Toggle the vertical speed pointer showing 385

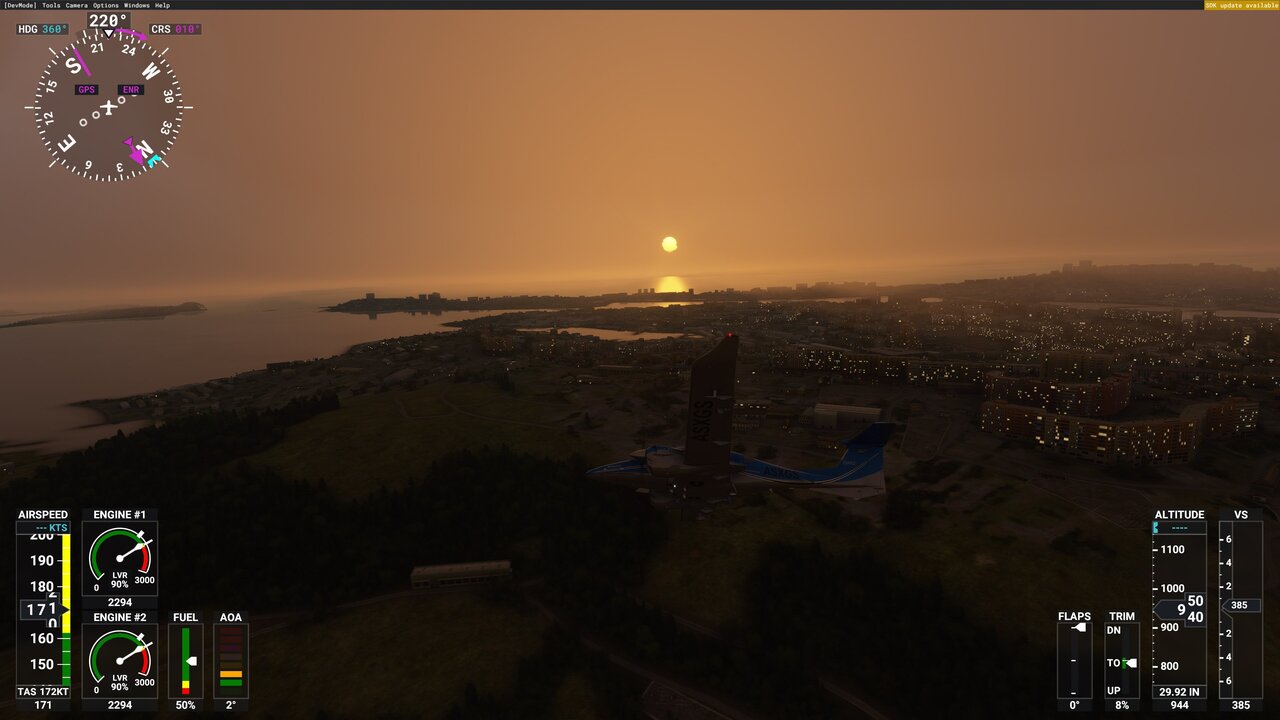(1241, 604)
